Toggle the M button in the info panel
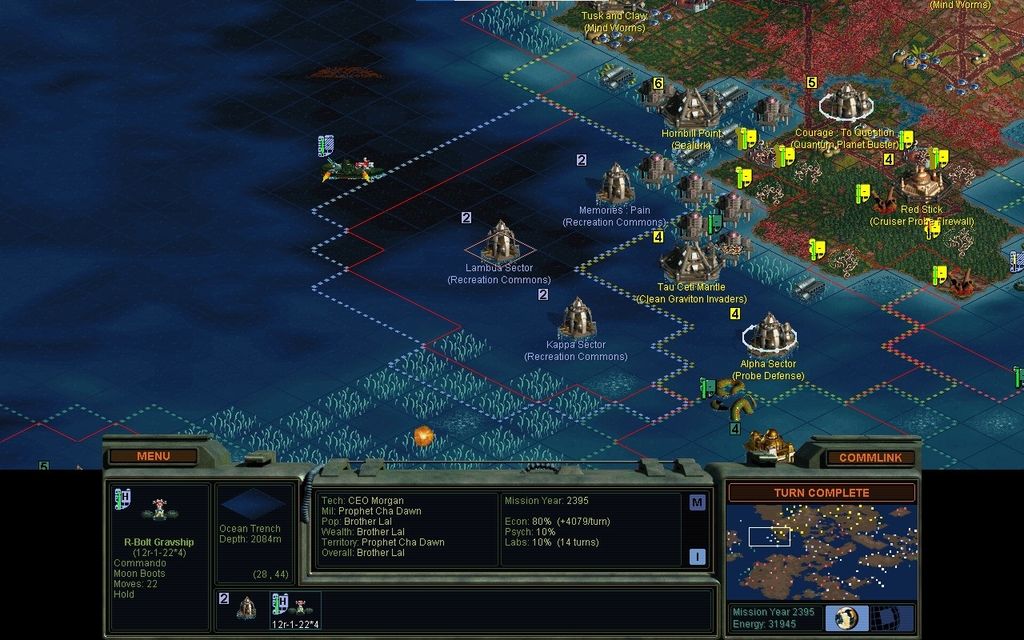This screenshot has height=640, width=1024. pos(697,503)
